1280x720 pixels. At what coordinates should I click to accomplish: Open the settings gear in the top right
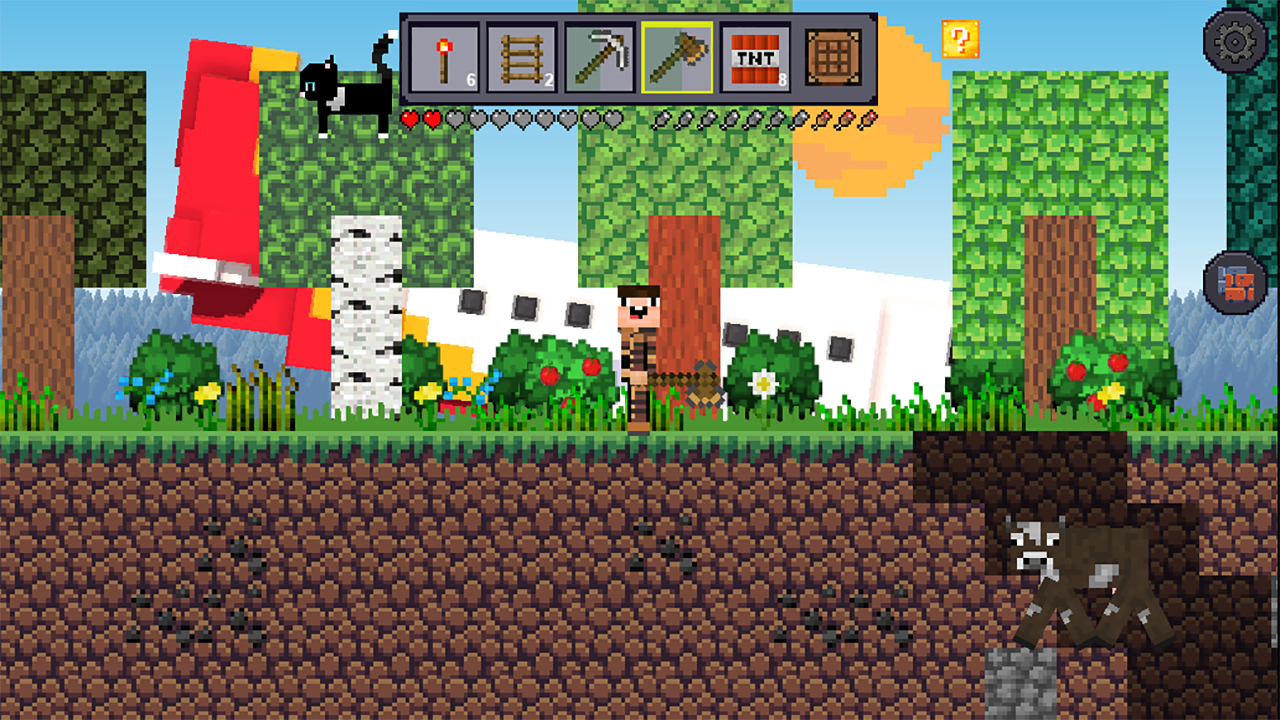pyautogui.click(x=1233, y=42)
